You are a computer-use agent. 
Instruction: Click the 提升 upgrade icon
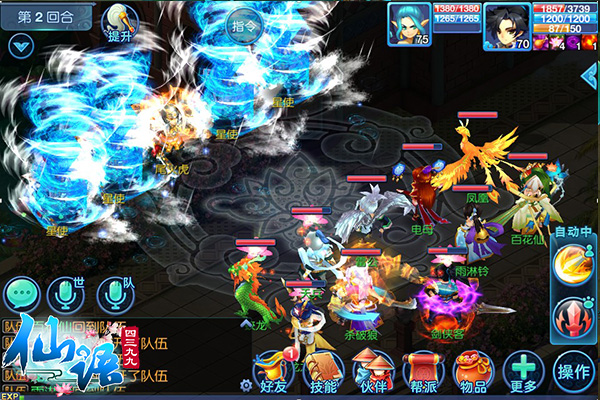123,21
